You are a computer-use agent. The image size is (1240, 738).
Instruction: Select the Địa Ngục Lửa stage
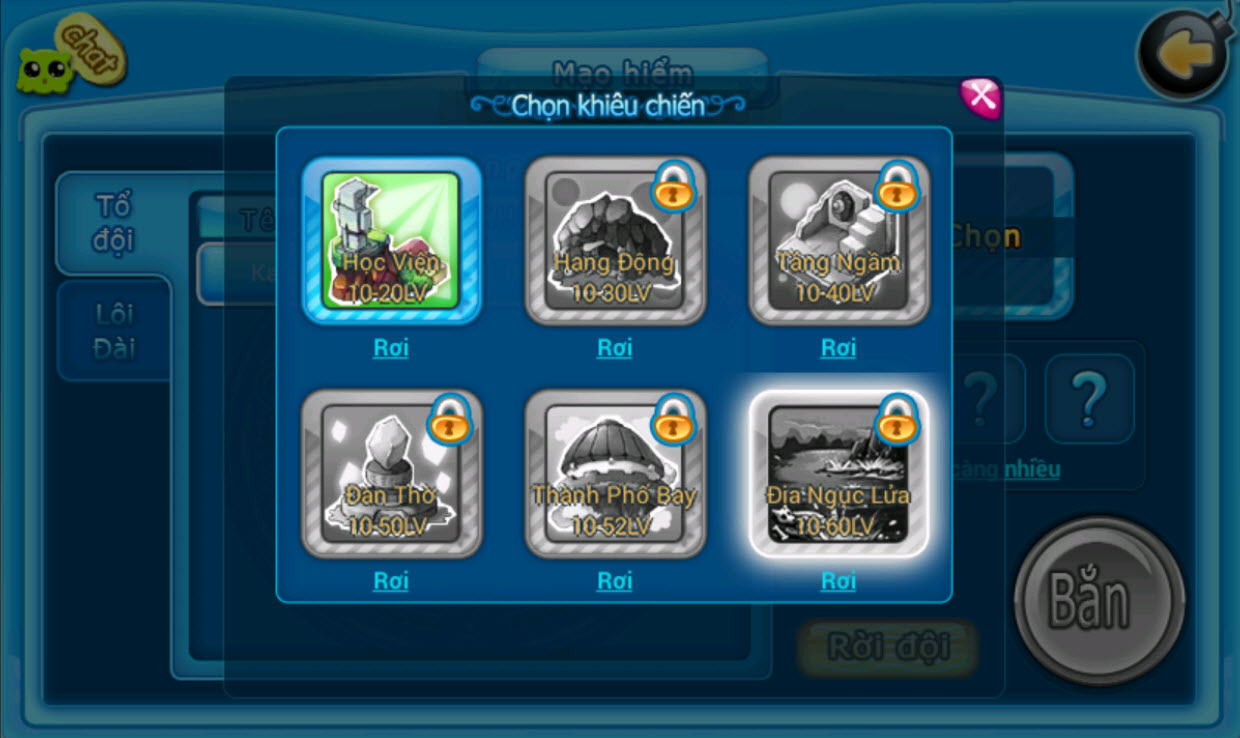pos(839,473)
